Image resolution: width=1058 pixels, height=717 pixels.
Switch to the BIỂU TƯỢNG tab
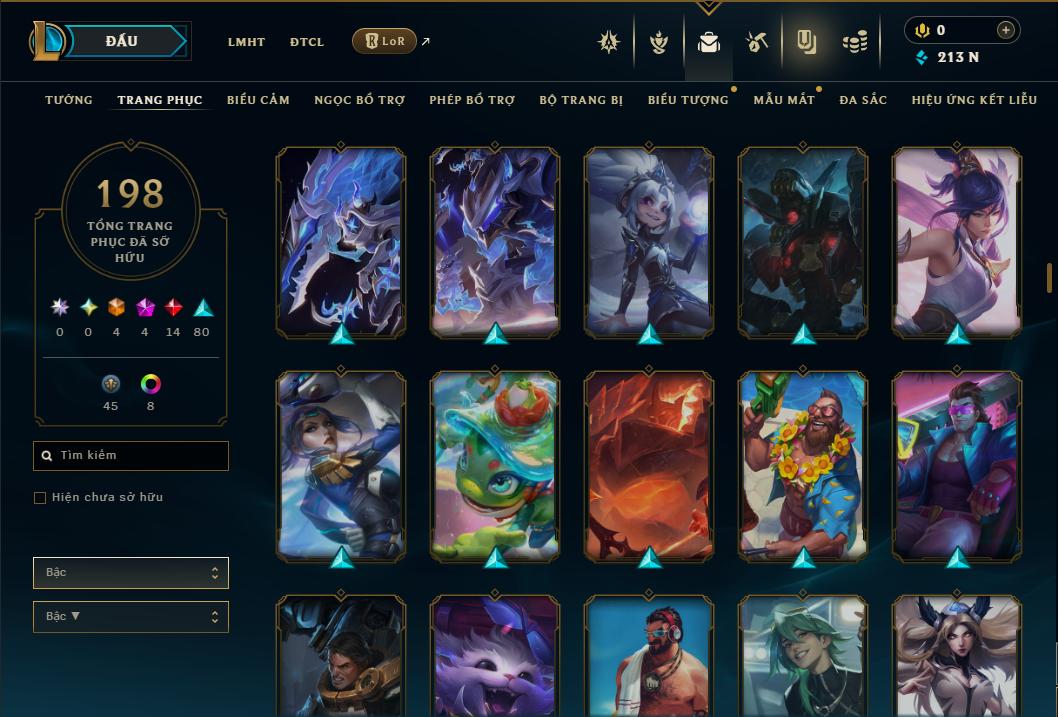coord(688,100)
